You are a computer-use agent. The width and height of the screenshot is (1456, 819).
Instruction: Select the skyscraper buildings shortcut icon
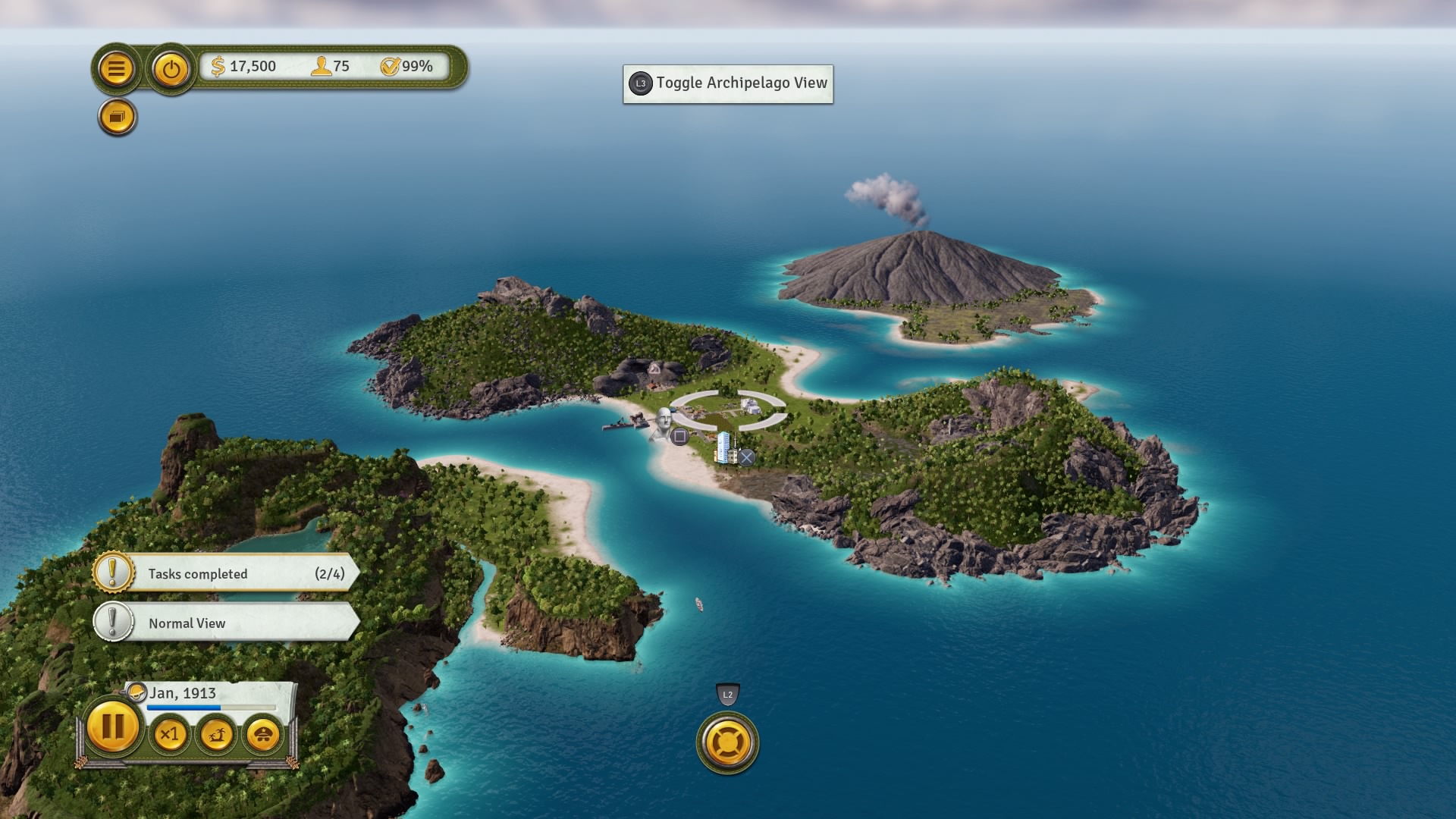pos(724,447)
